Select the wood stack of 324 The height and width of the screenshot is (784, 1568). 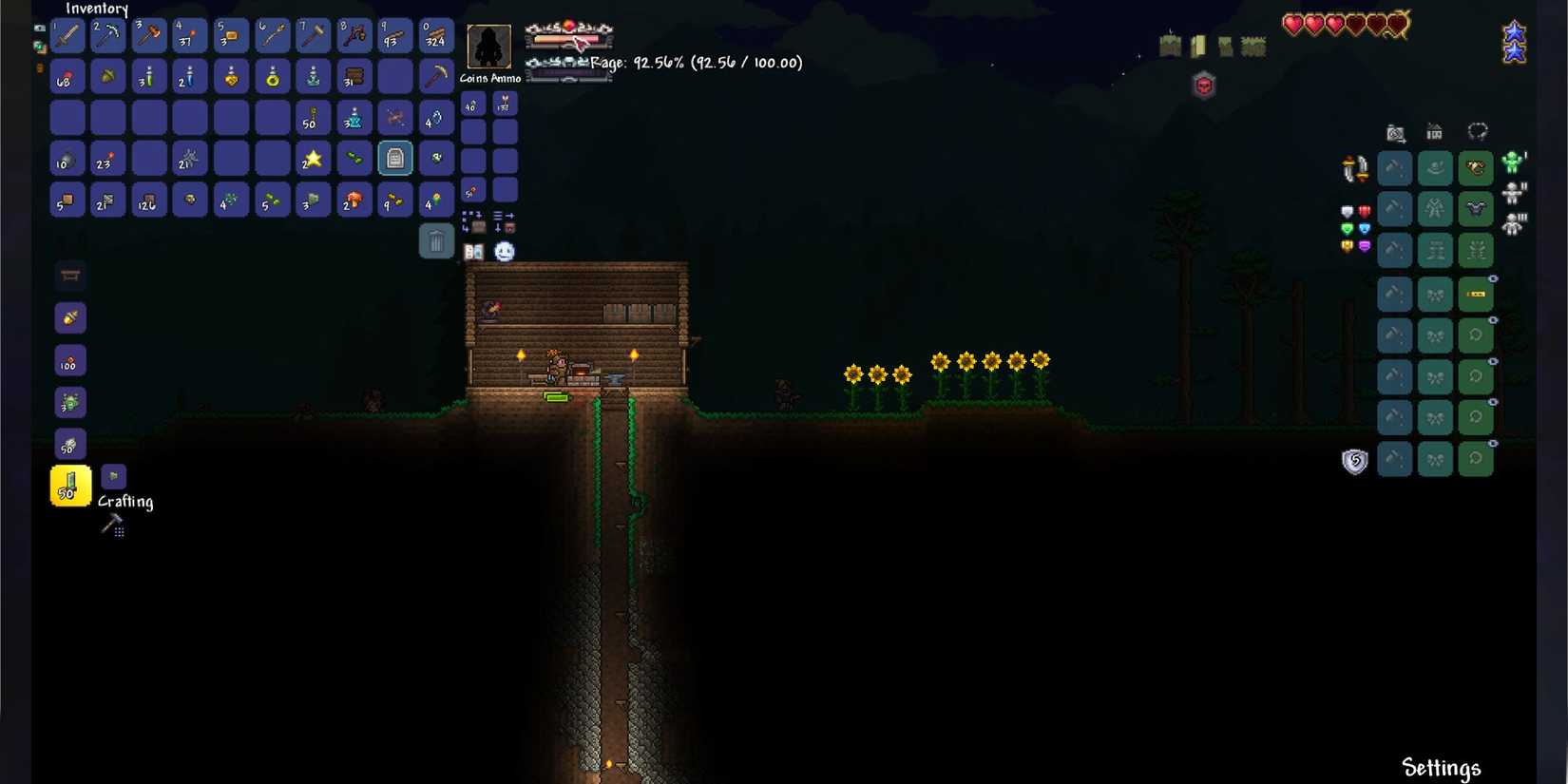click(436, 35)
